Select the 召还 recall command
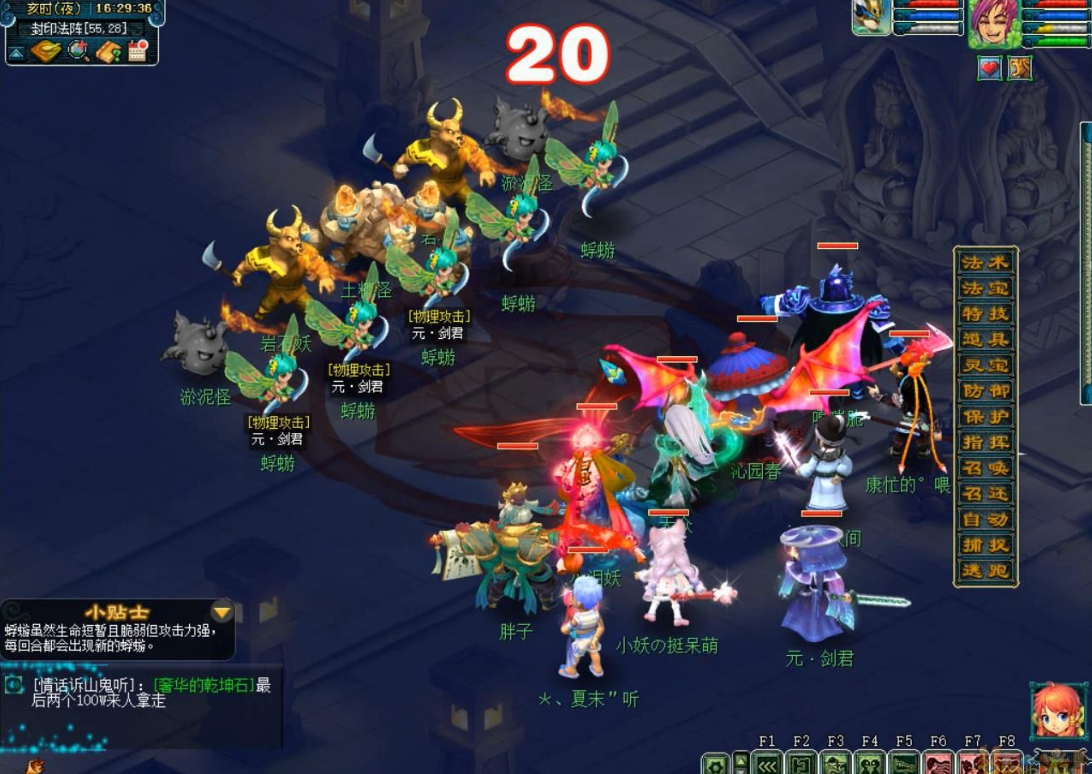 (x=985, y=494)
